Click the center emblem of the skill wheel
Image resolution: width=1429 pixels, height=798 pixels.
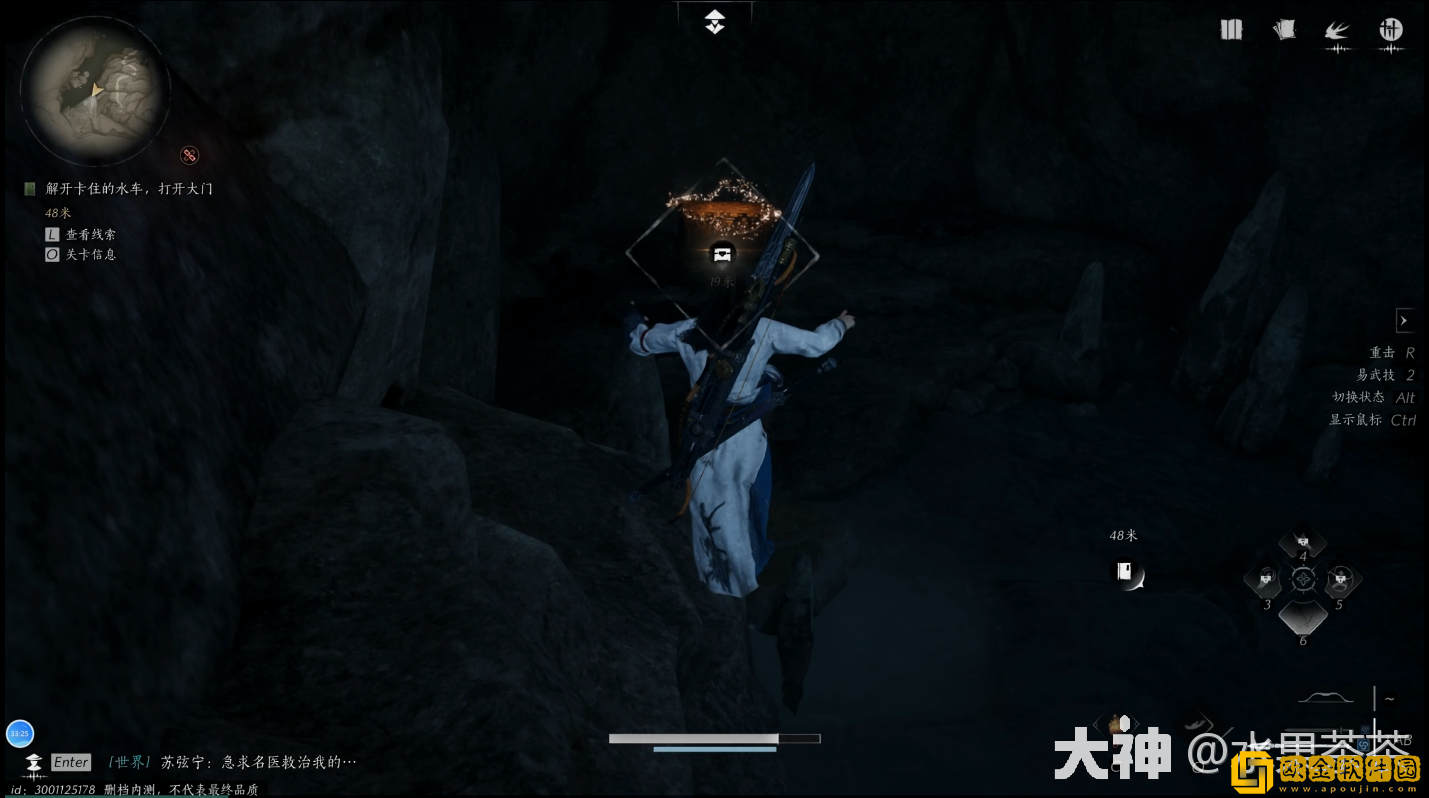pyautogui.click(x=1302, y=579)
